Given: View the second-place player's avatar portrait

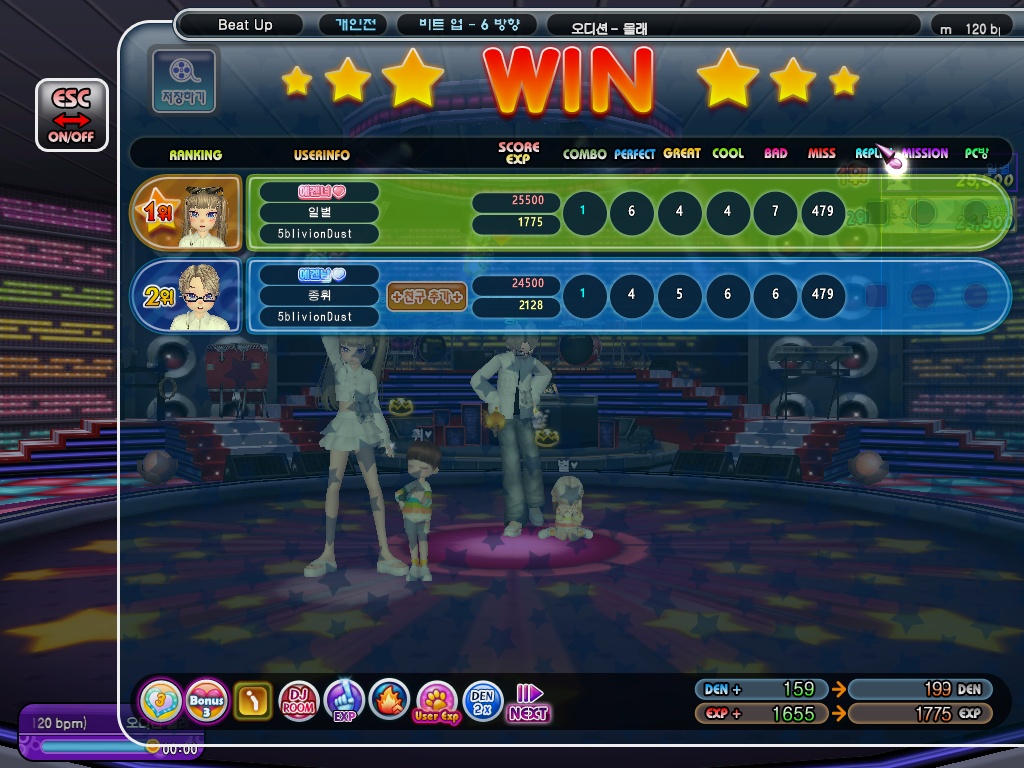Looking at the screenshot, I should [202, 296].
